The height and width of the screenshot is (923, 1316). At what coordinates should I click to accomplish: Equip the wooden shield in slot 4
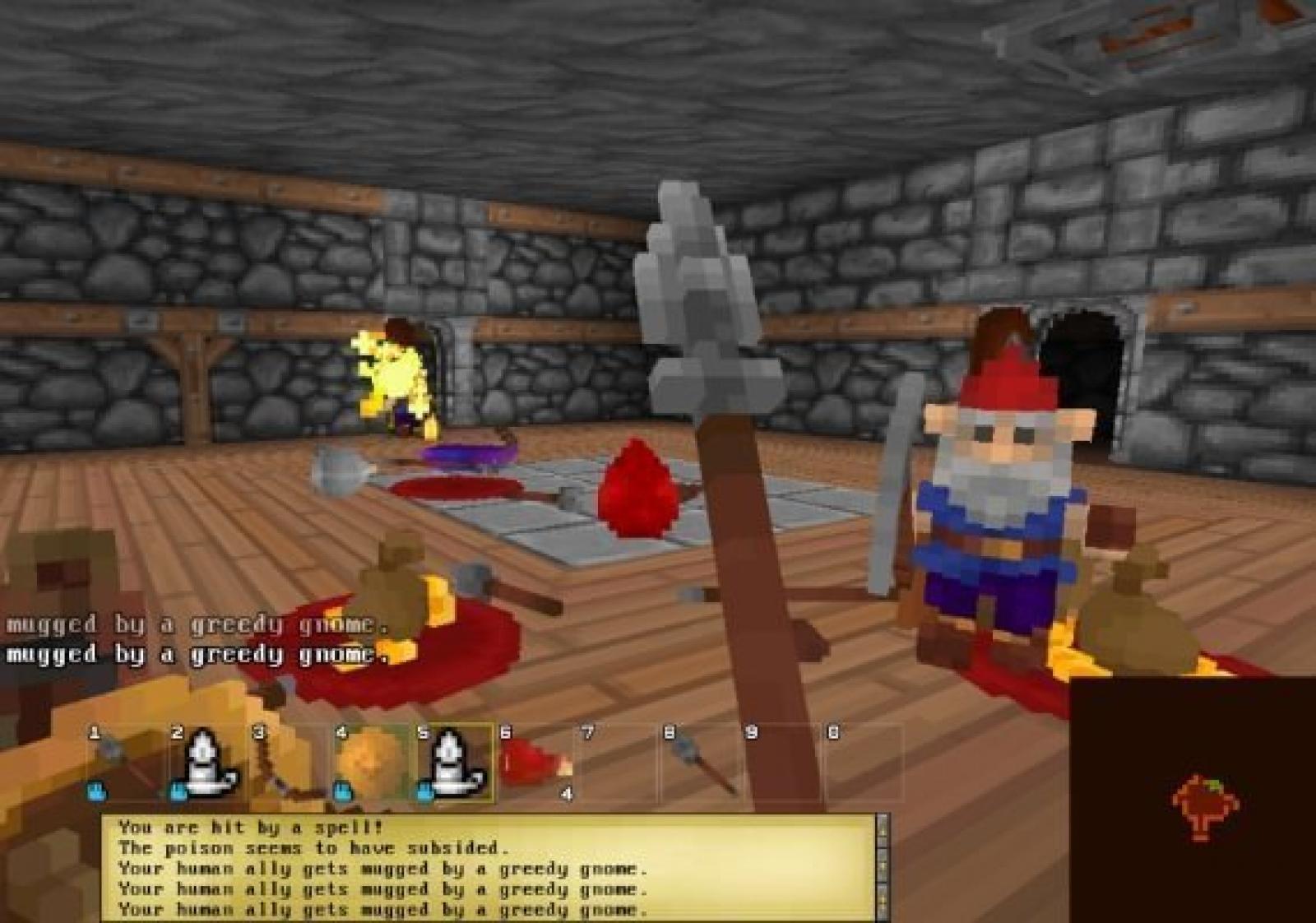point(370,763)
